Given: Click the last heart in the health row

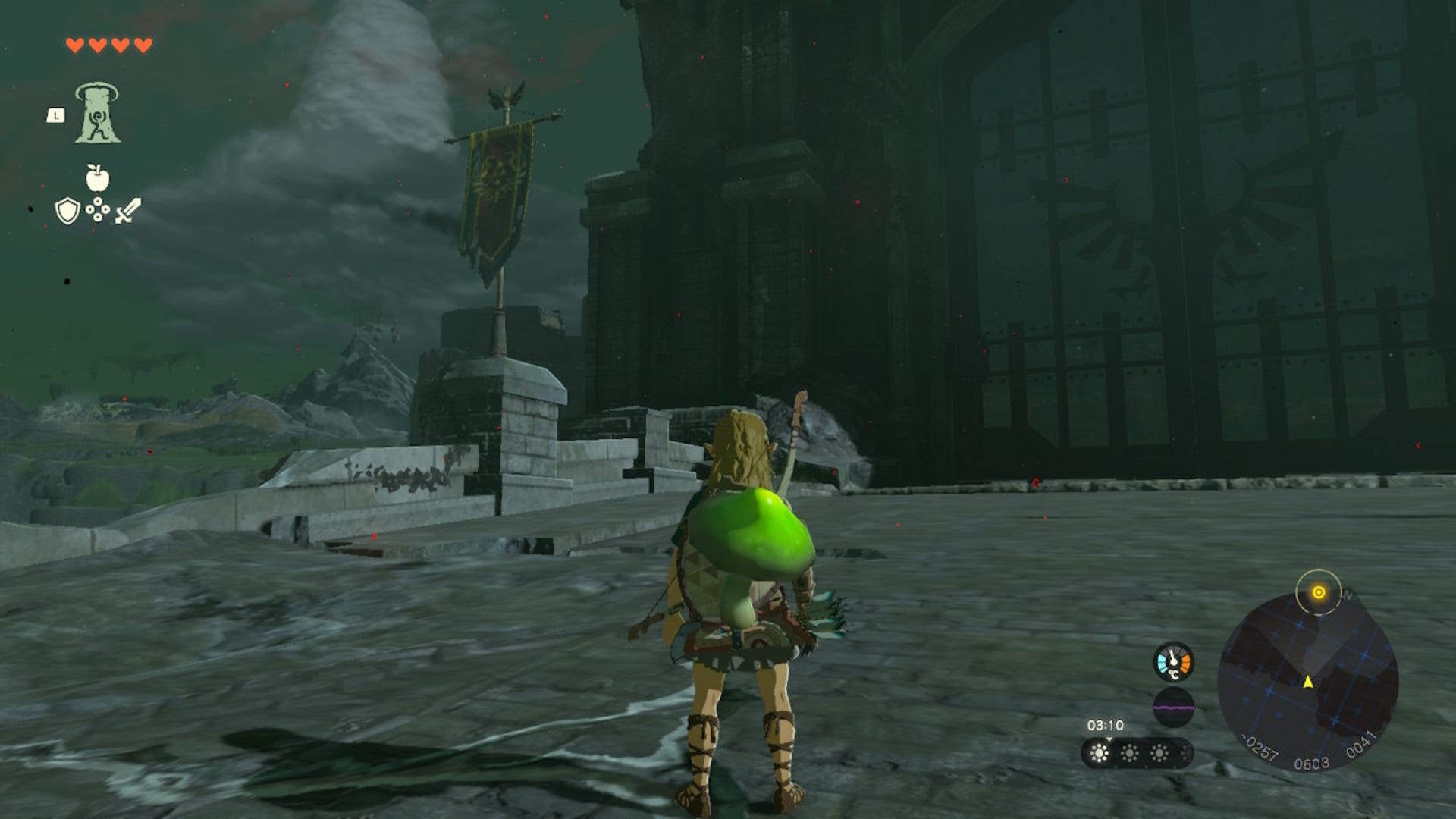Looking at the screenshot, I should [x=141, y=45].
